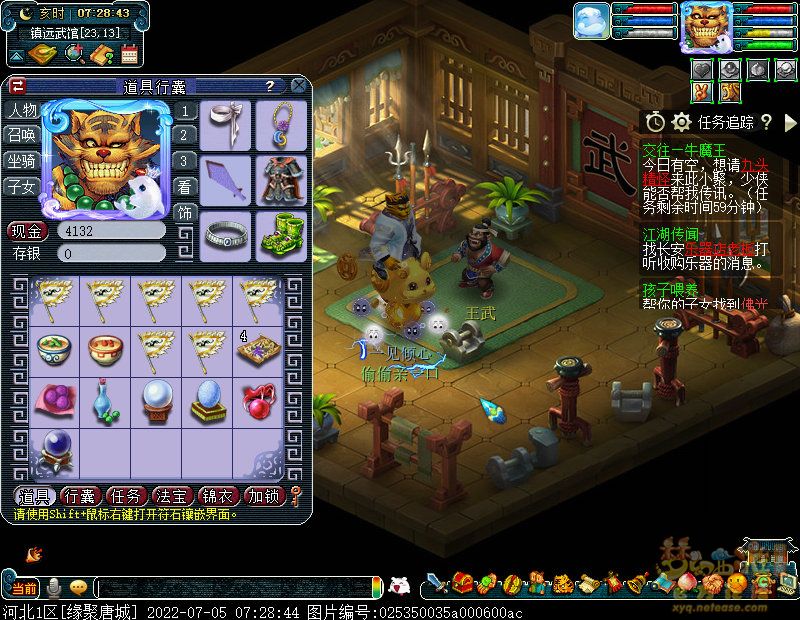Click the 加锁 lock button
Image resolution: width=800 pixels, height=620 pixels.
265,496
